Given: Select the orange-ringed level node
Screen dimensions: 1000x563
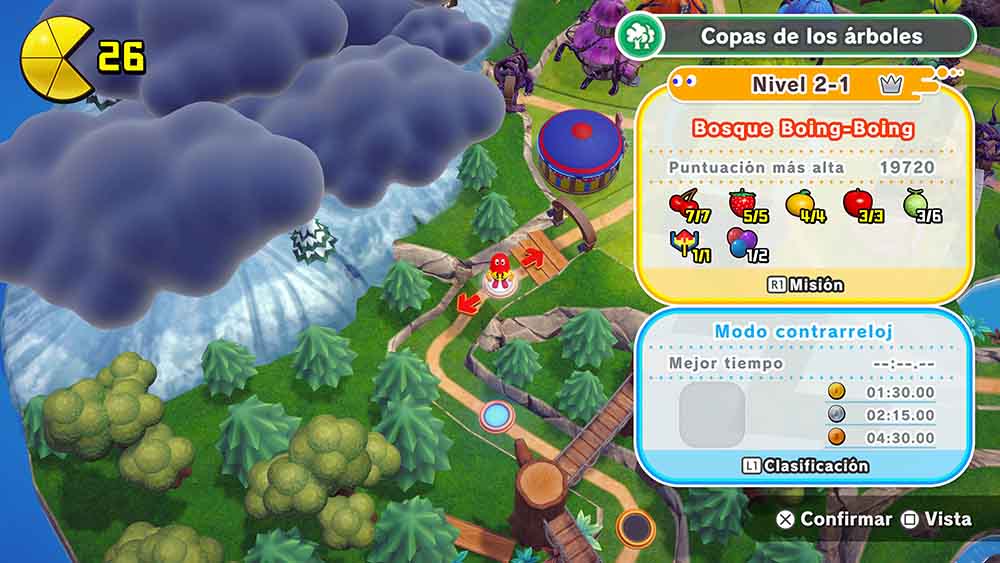Looking at the screenshot, I should tap(634, 526).
